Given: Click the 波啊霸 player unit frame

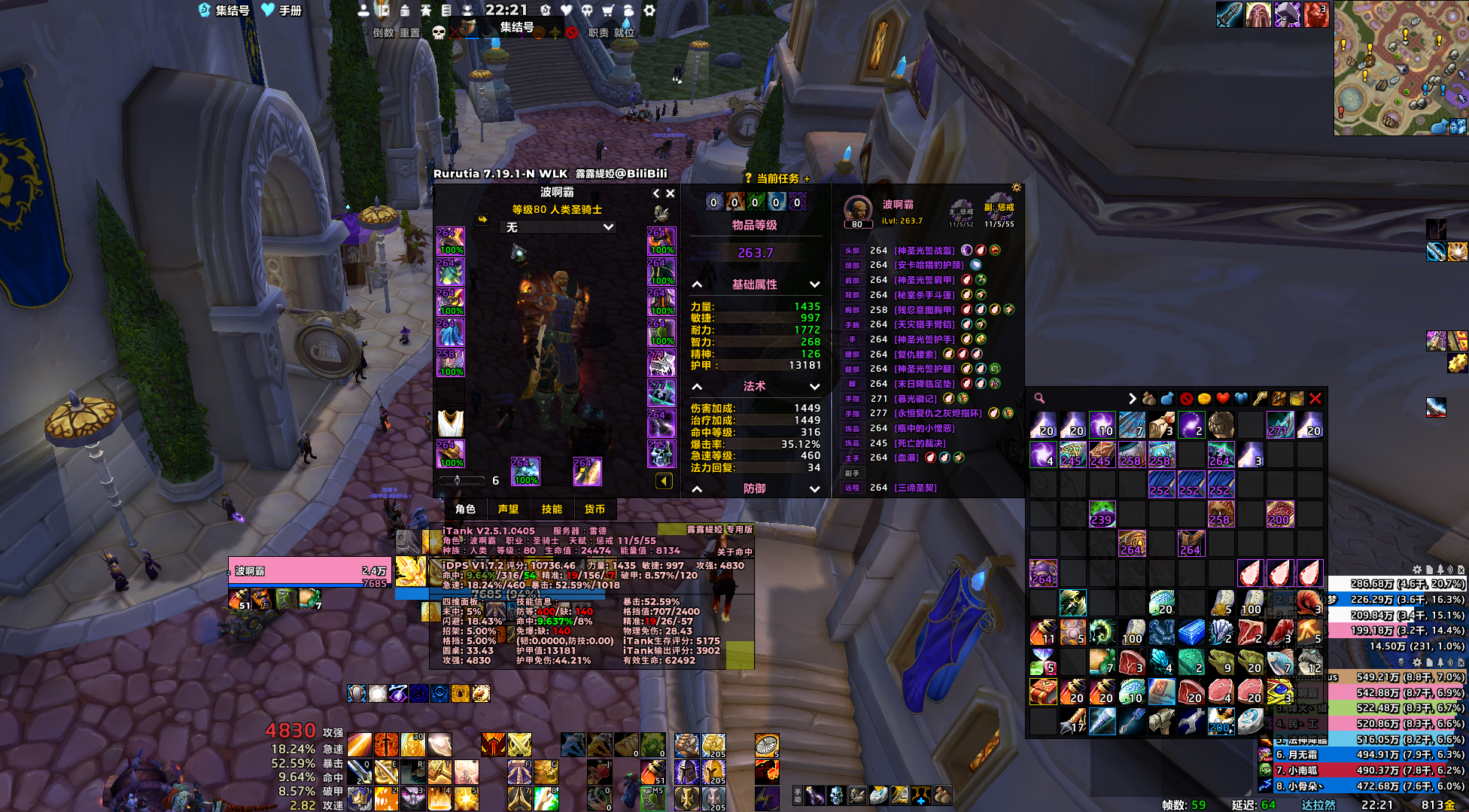Looking at the screenshot, I should click(x=309, y=571).
